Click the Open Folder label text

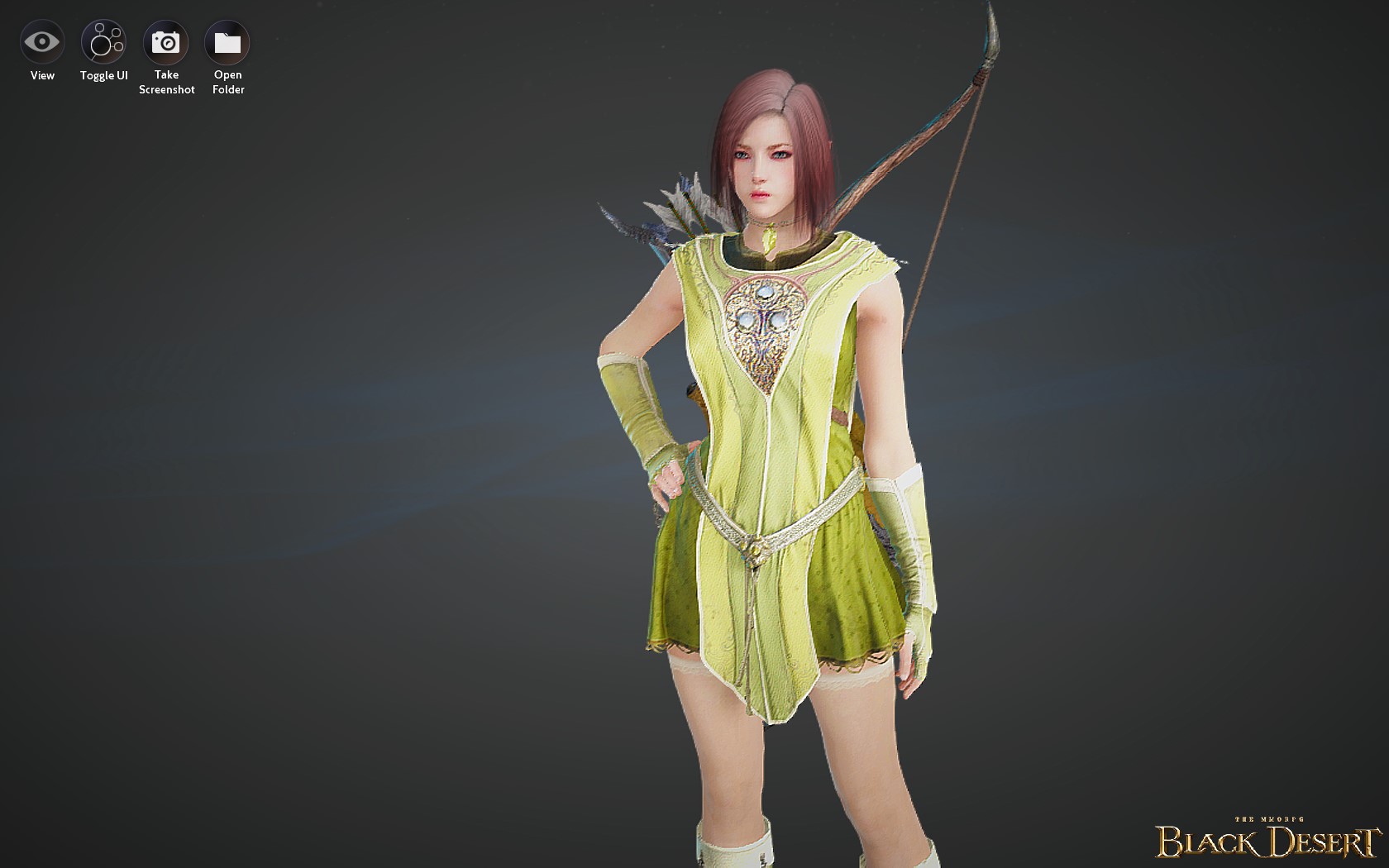point(227,82)
